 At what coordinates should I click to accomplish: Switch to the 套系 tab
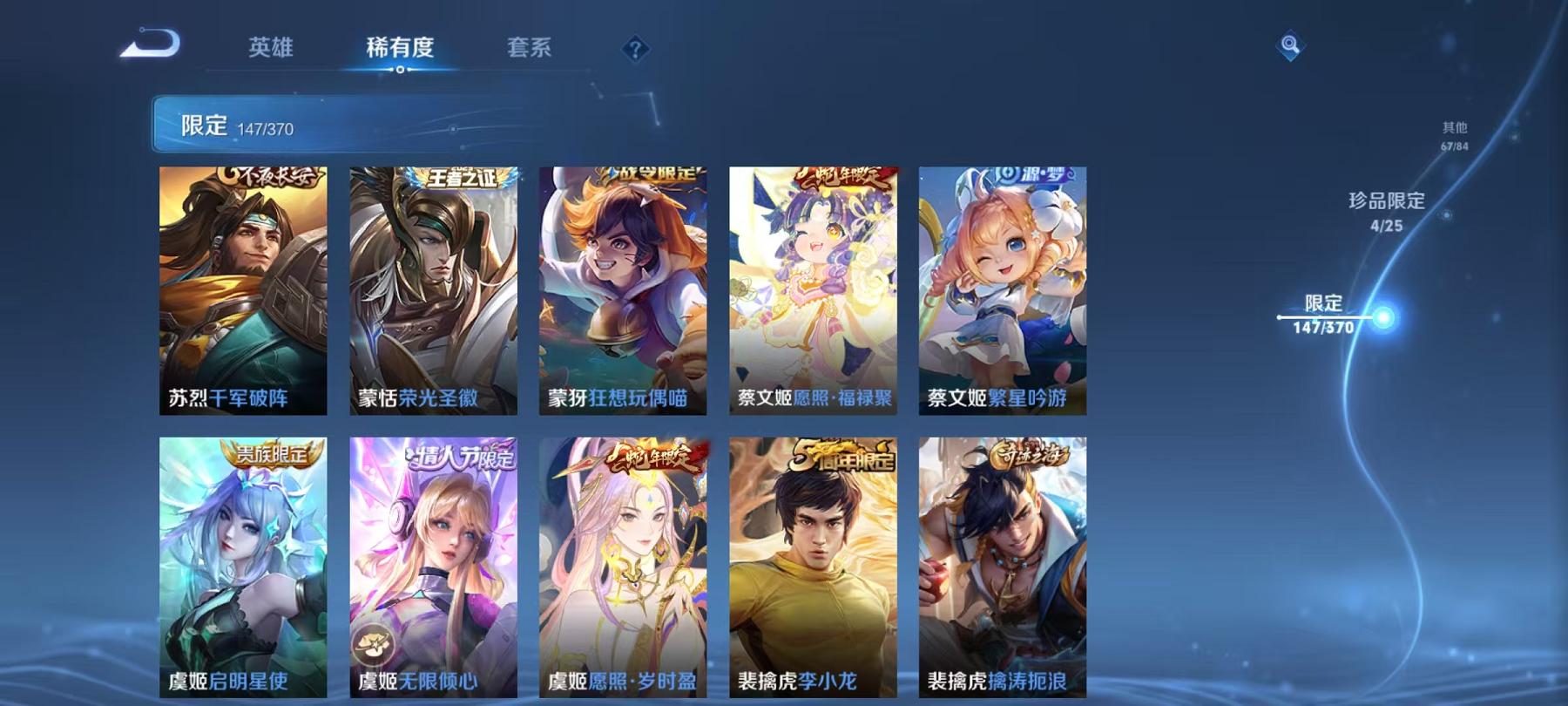click(x=529, y=50)
